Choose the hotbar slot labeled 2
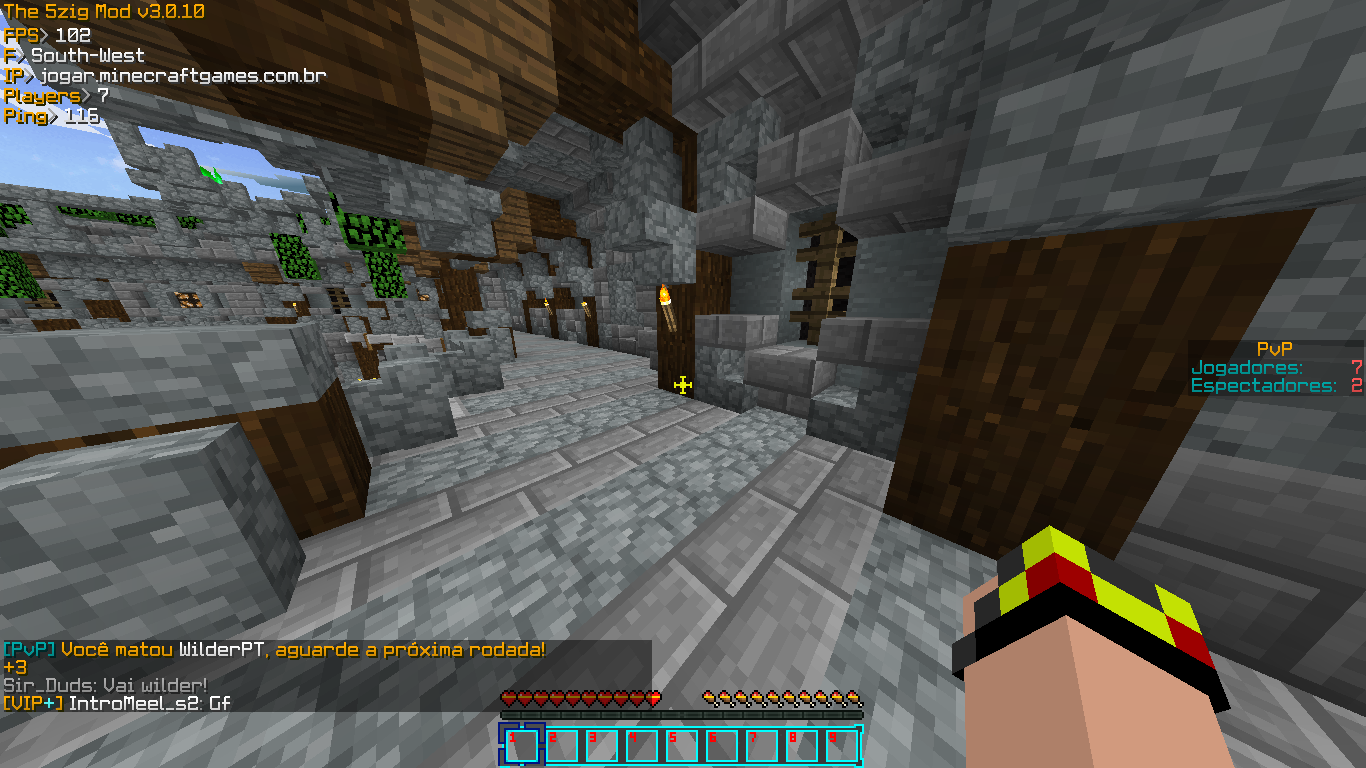The width and height of the screenshot is (1366, 768). point(561,745)
